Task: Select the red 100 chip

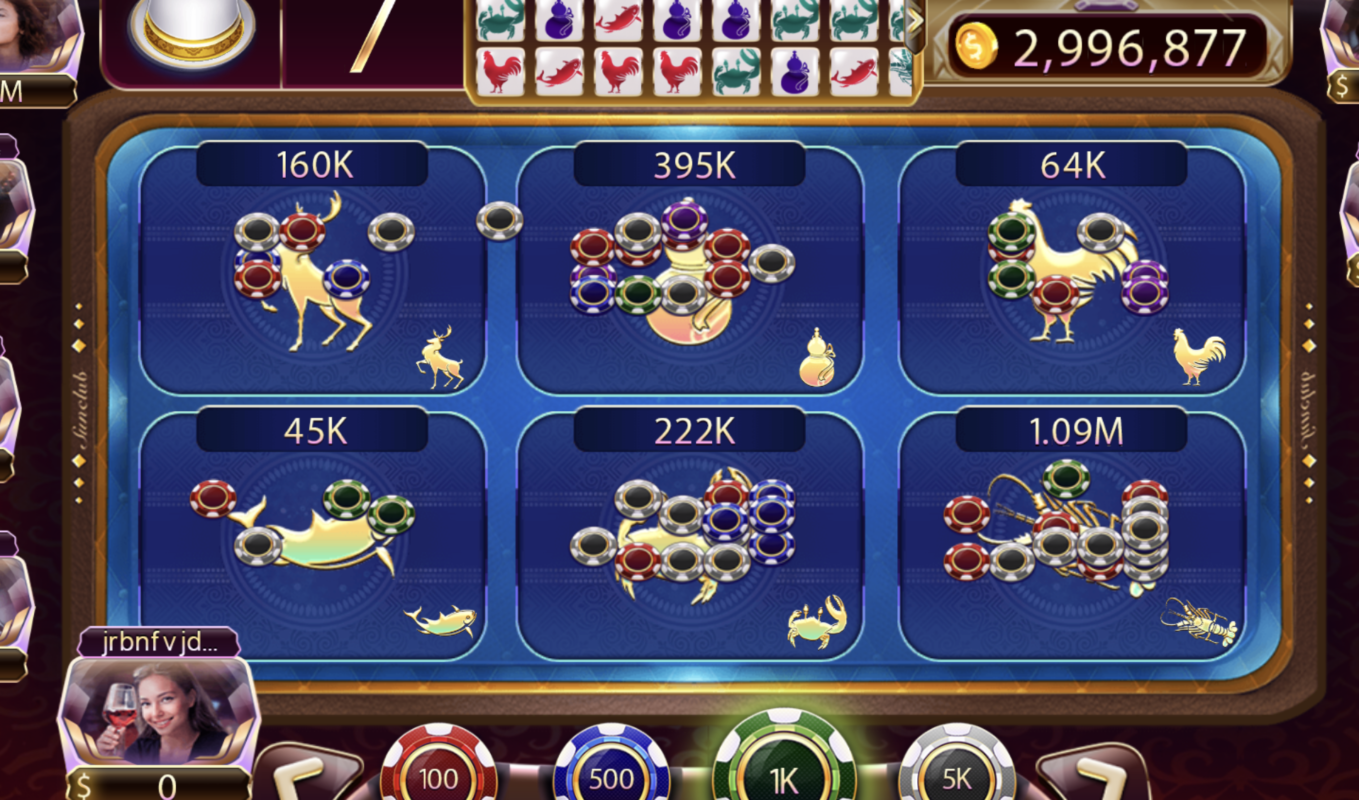Action: (x=438, y=770)
